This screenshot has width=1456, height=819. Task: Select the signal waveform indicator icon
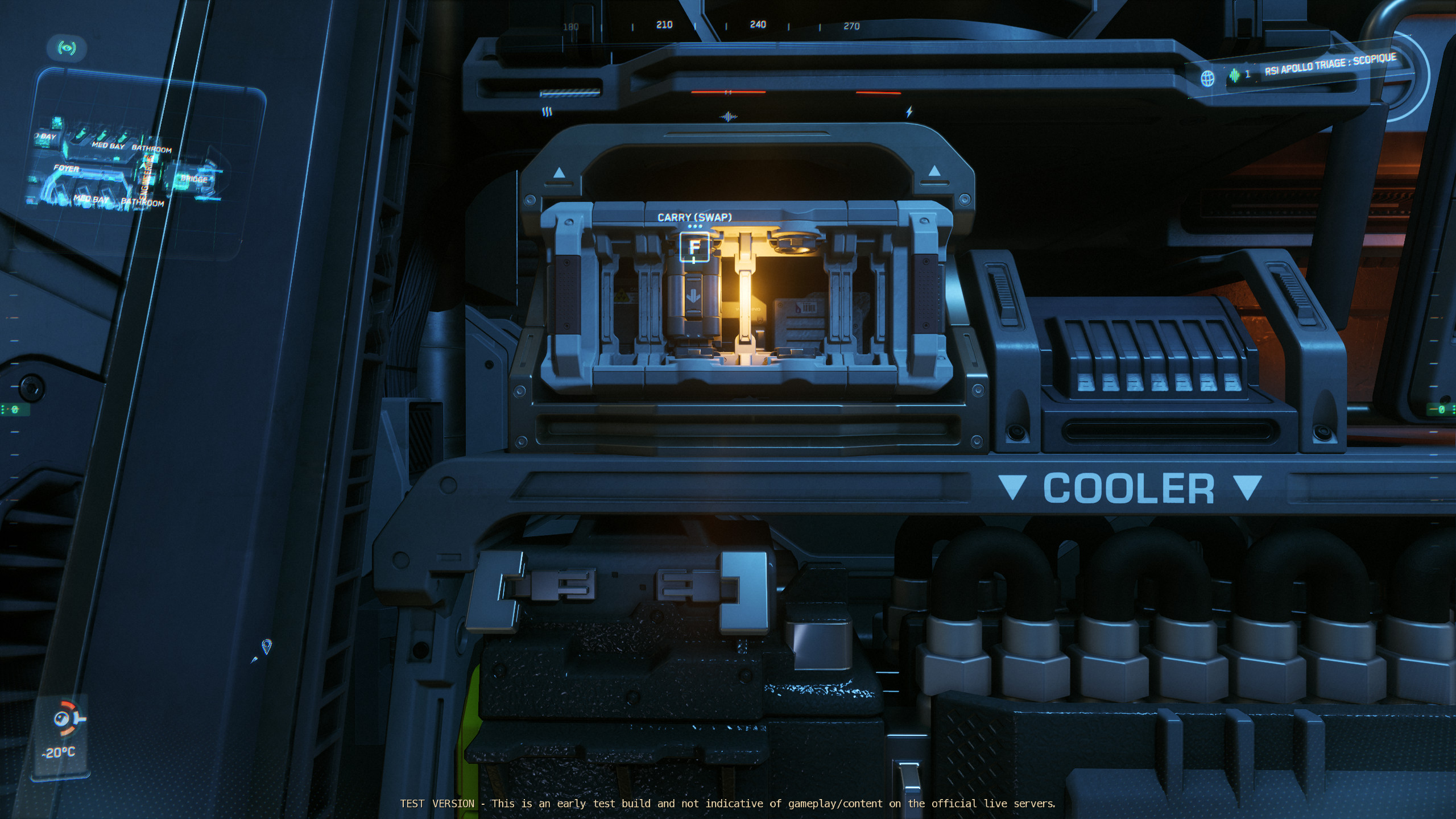coord(728,117)
